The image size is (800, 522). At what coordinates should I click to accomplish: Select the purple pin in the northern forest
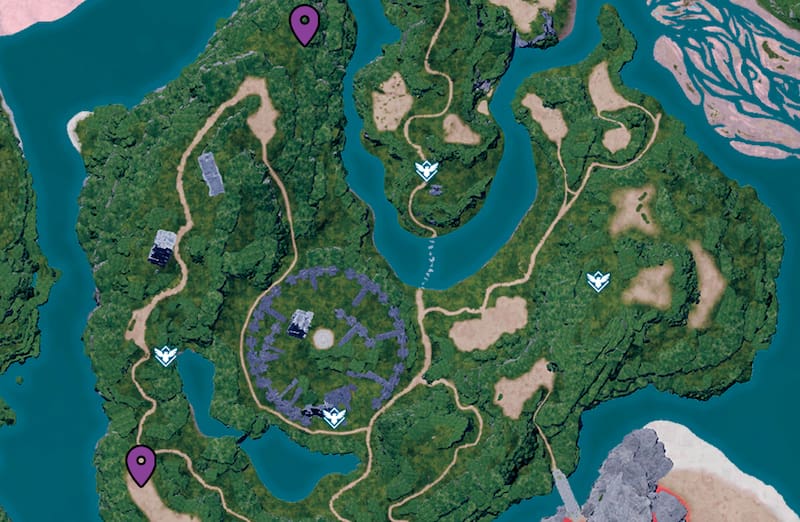[305, 23]
